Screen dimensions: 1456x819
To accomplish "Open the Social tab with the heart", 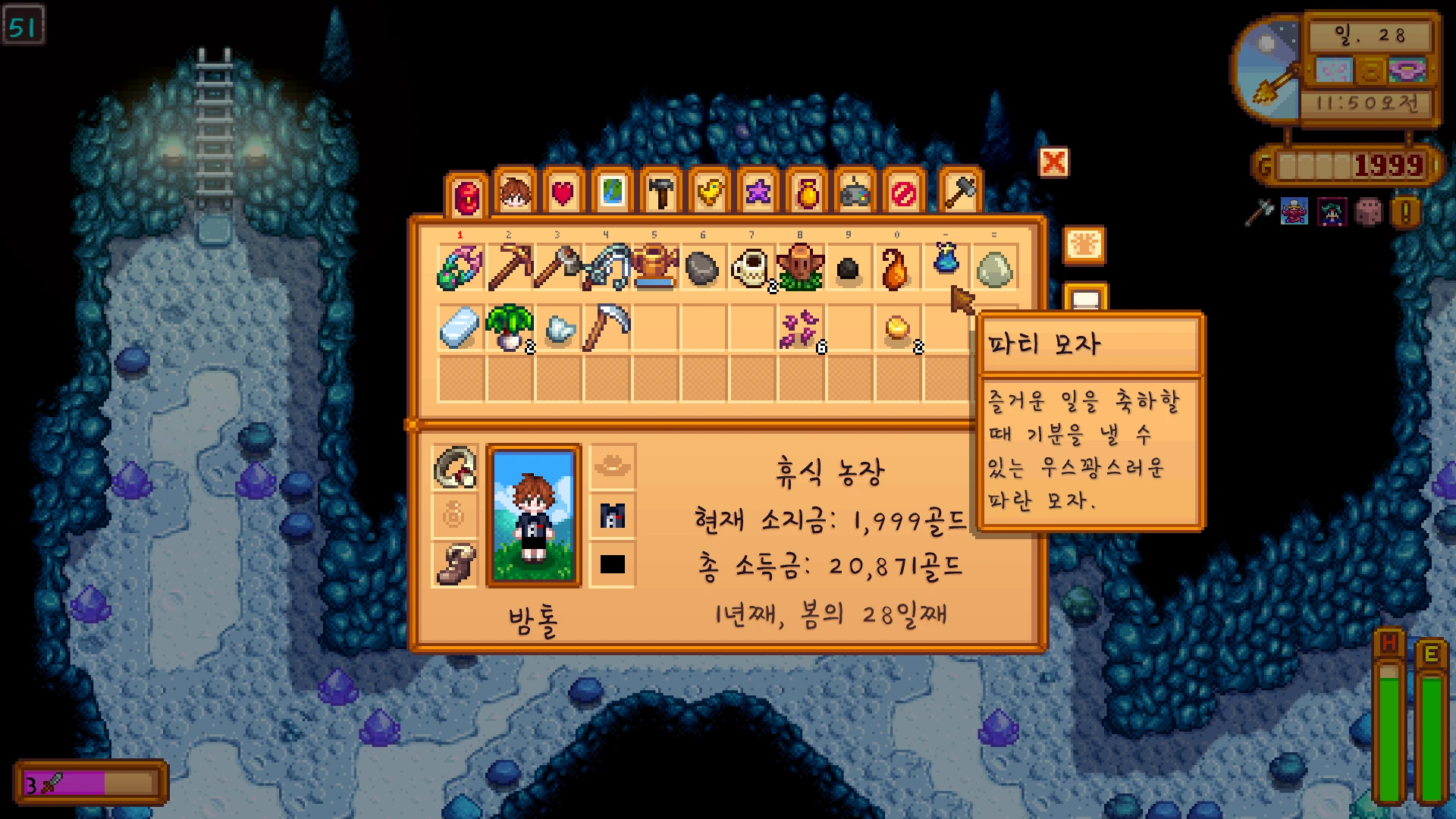I will click(x=563, y=193).
